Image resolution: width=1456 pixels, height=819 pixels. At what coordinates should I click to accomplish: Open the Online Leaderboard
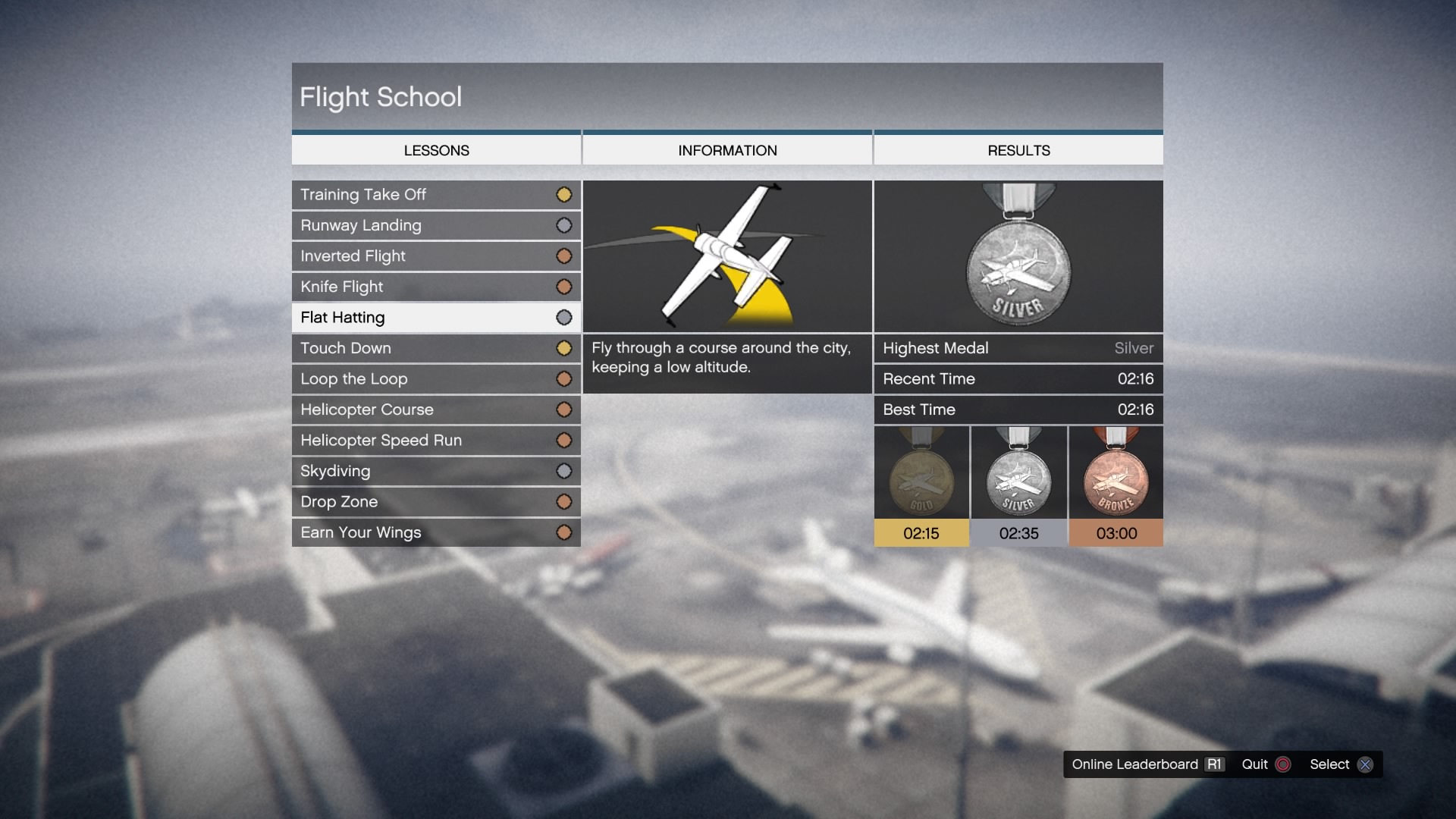point(1147,764)
